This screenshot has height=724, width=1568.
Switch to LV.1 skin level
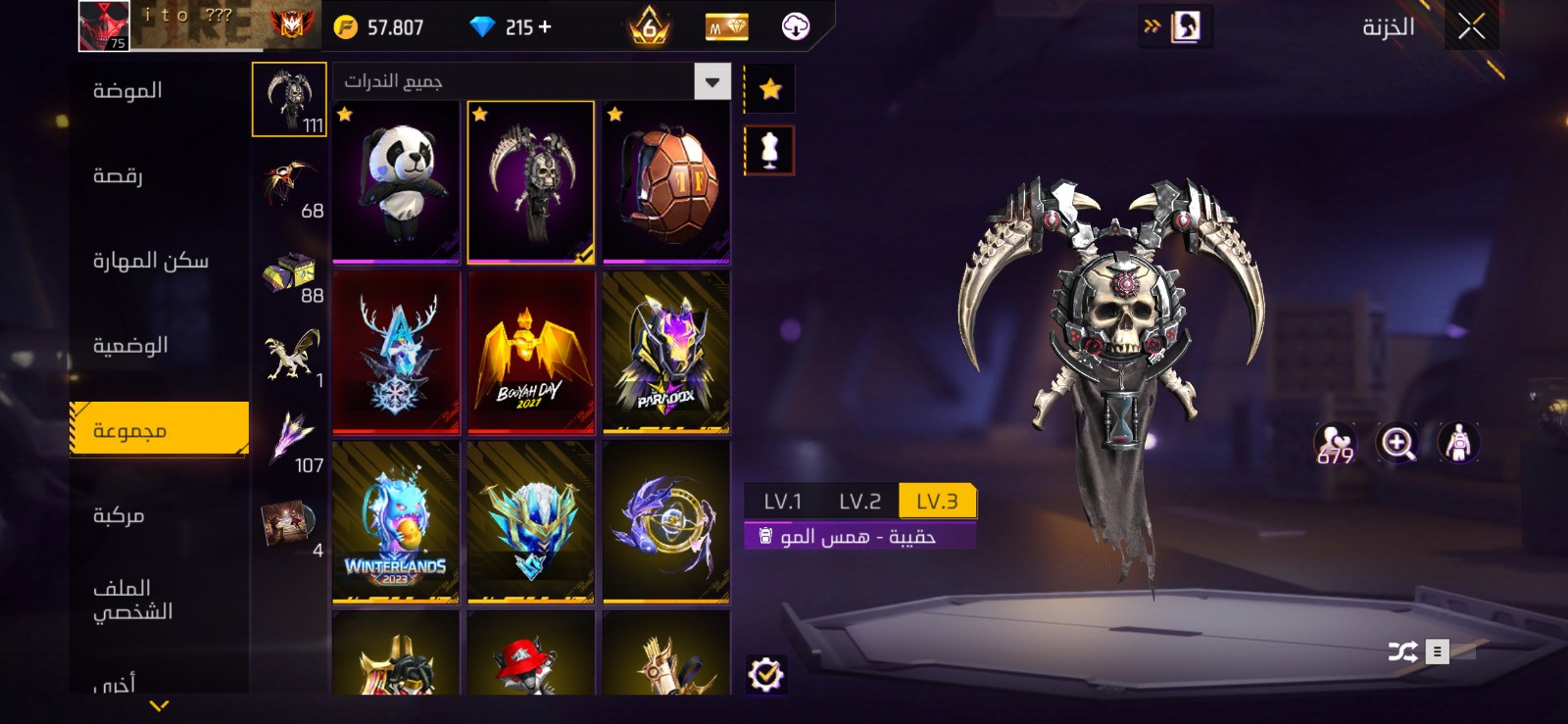[782, 502]
